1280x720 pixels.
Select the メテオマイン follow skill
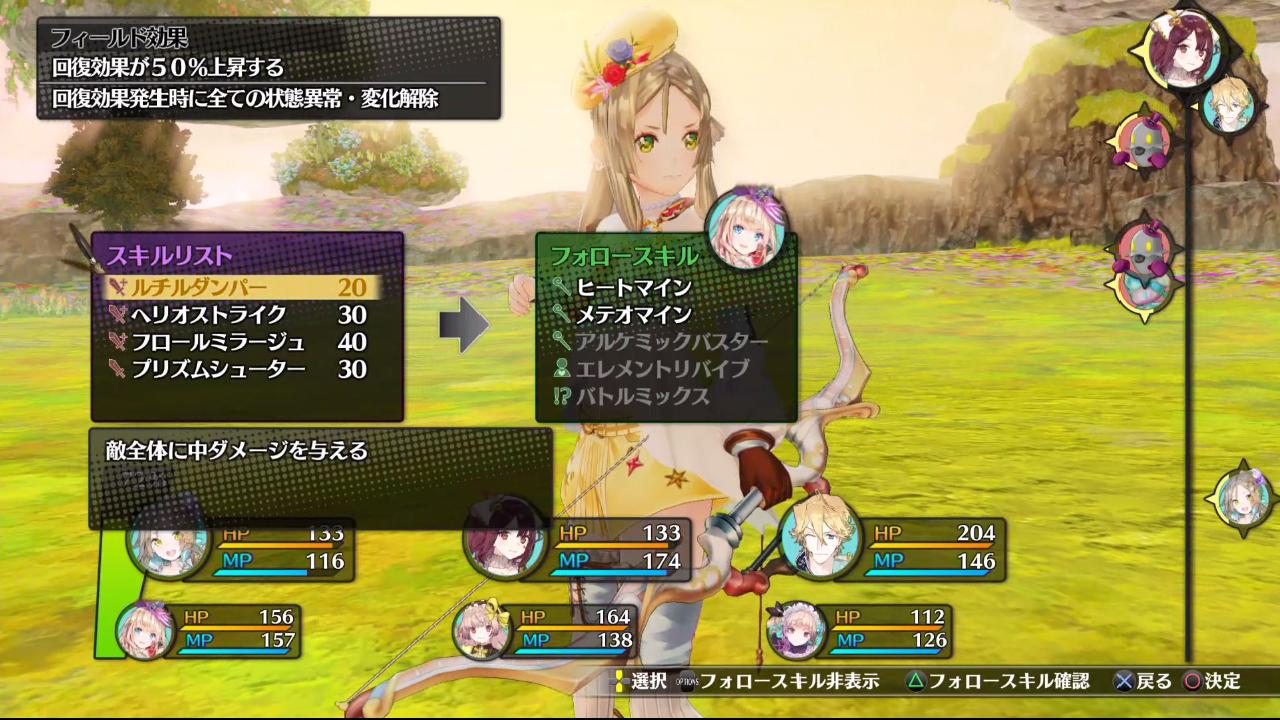[634, 315]
